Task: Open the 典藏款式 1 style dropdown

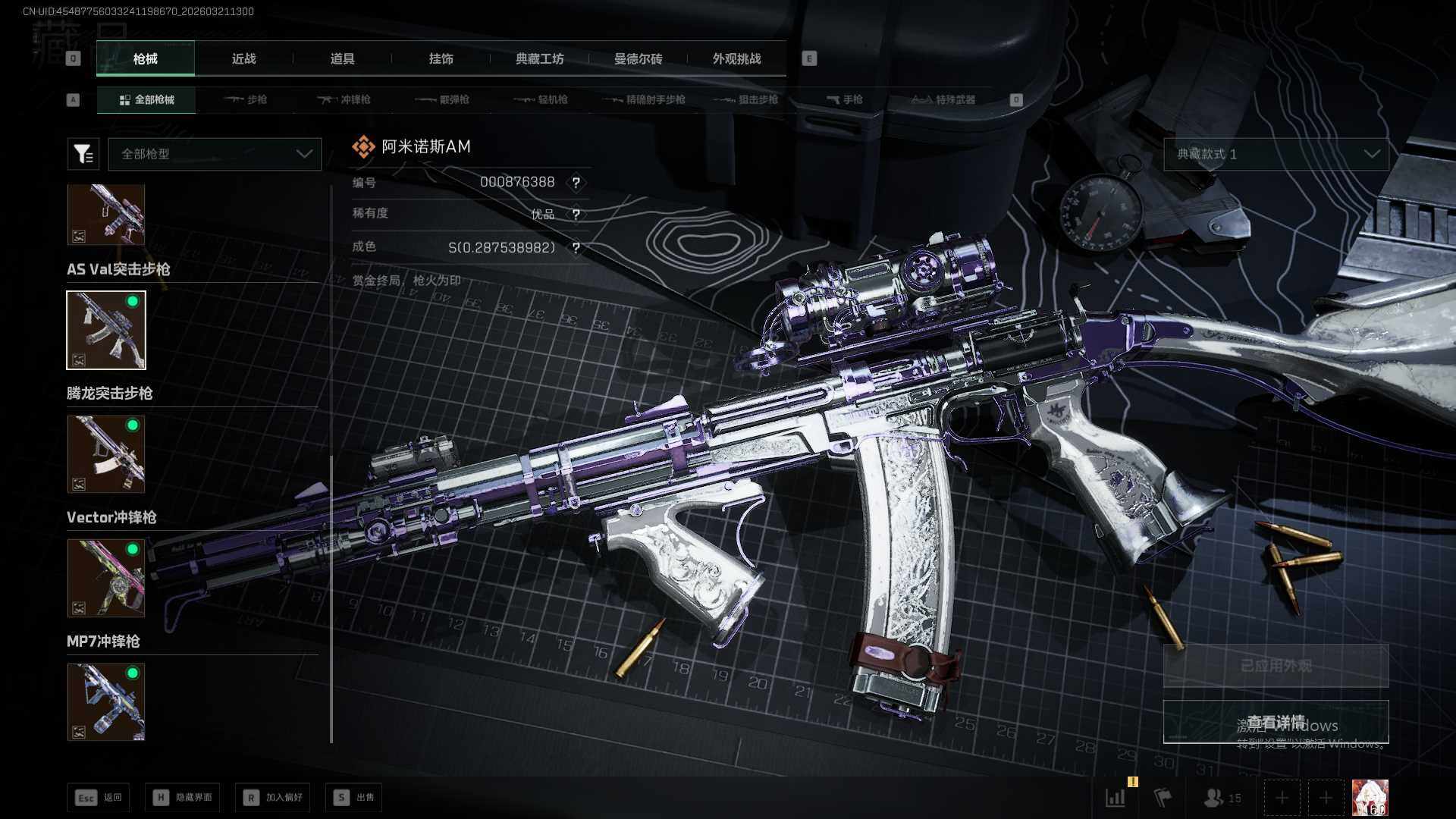Action: pos(1276,154)
